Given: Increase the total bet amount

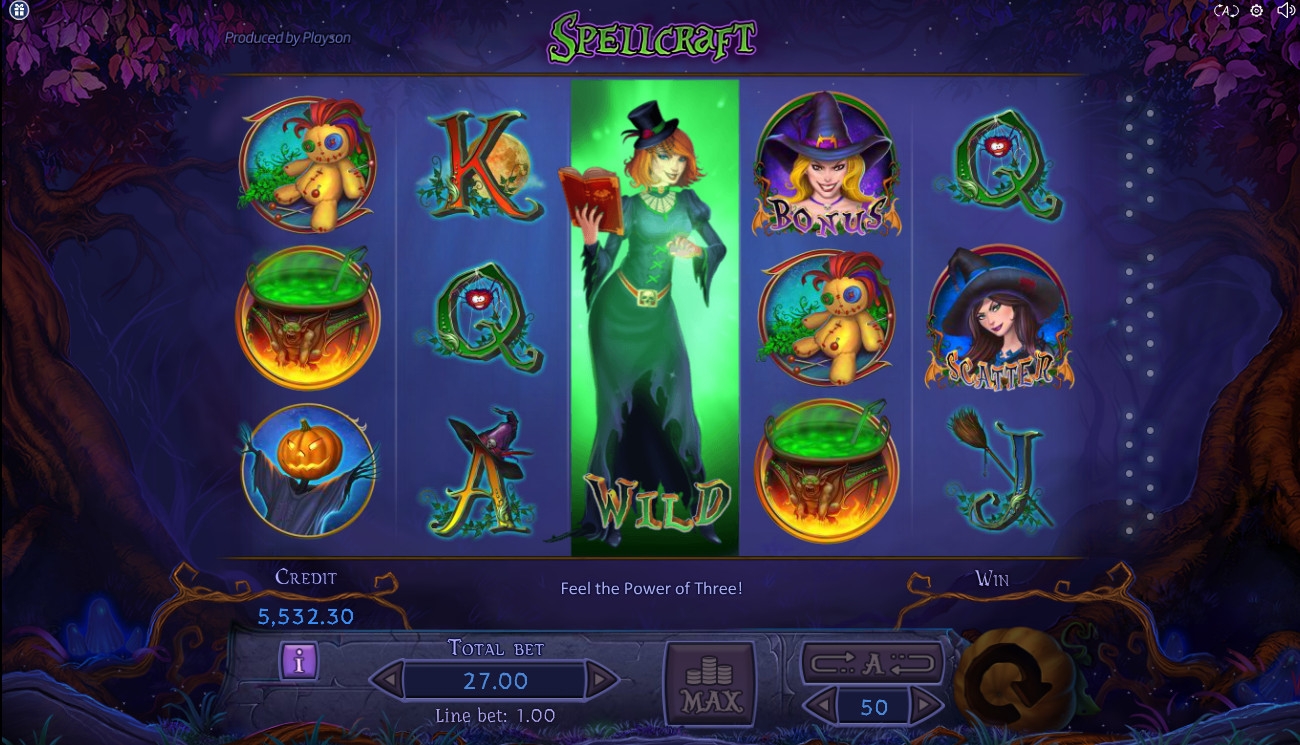Looking at the screenshot, I should (x=601, y=682).
